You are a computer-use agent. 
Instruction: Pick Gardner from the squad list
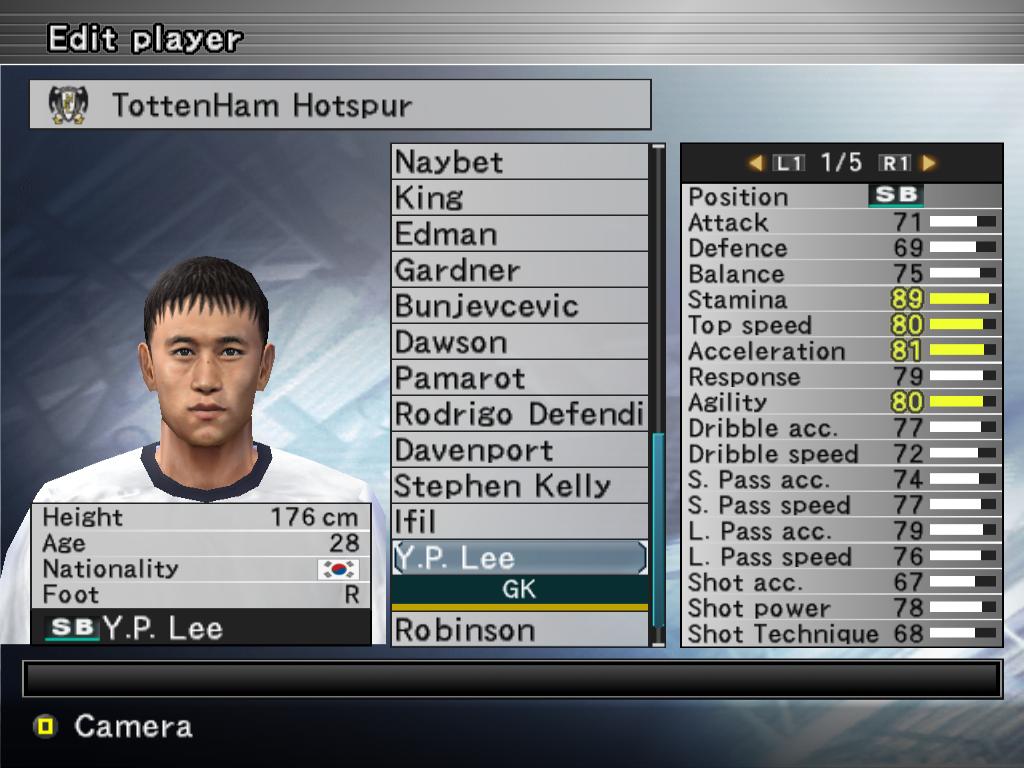tap(519, 270)
